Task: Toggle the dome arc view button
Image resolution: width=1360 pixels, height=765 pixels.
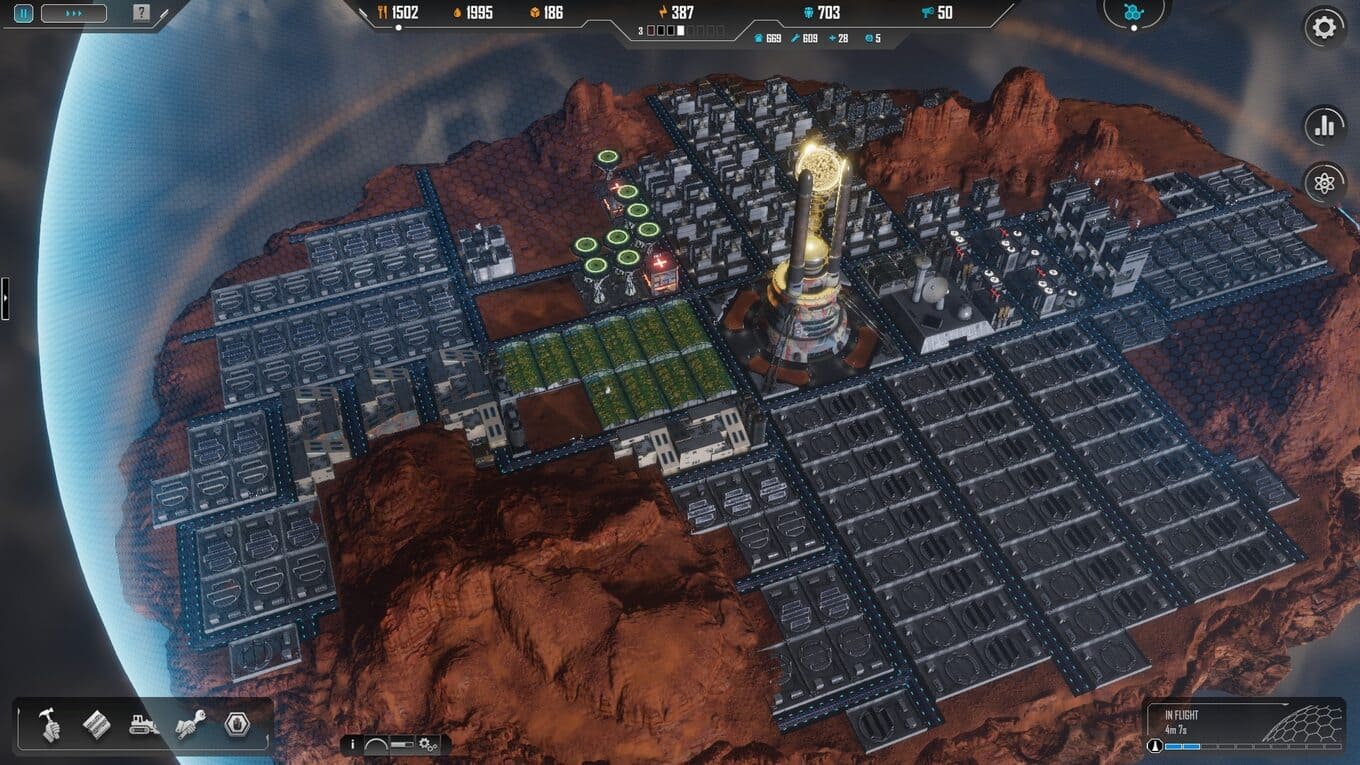Action: [x=377, y=745]
